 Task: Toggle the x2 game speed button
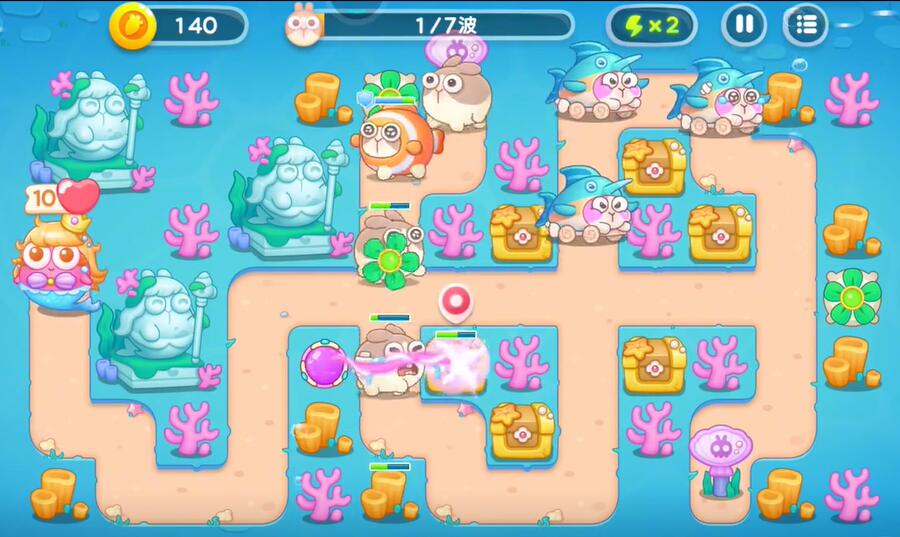[x=652, y=25]
